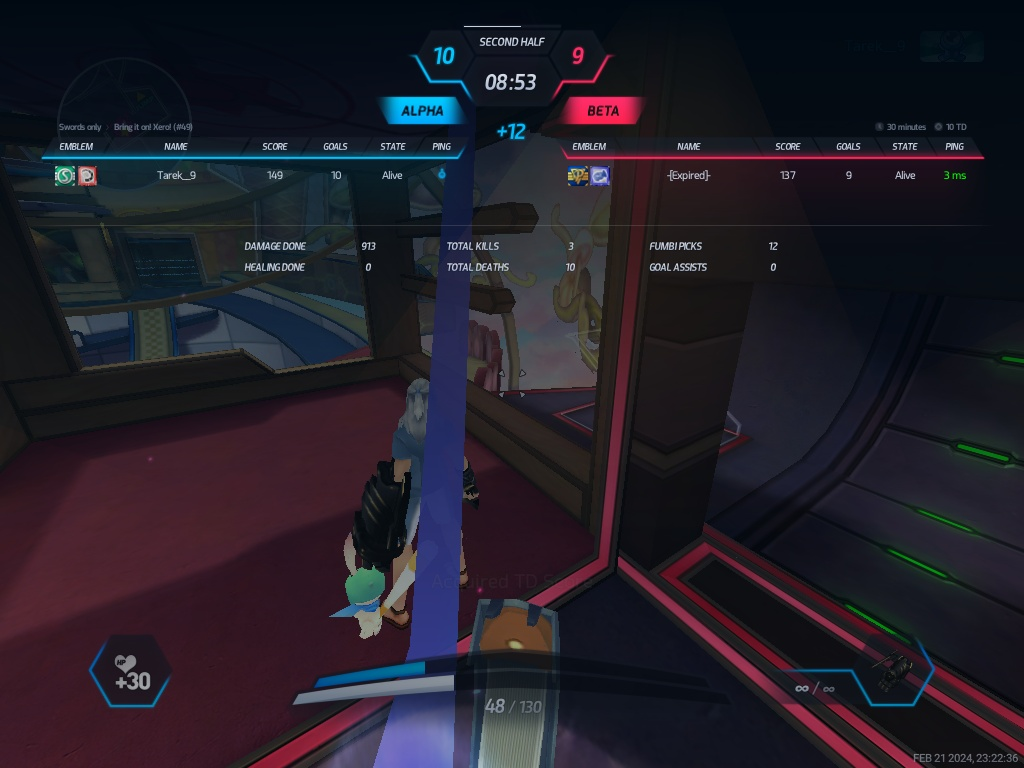Select the weapon icon beside the ammo counter

click(895, 670)
